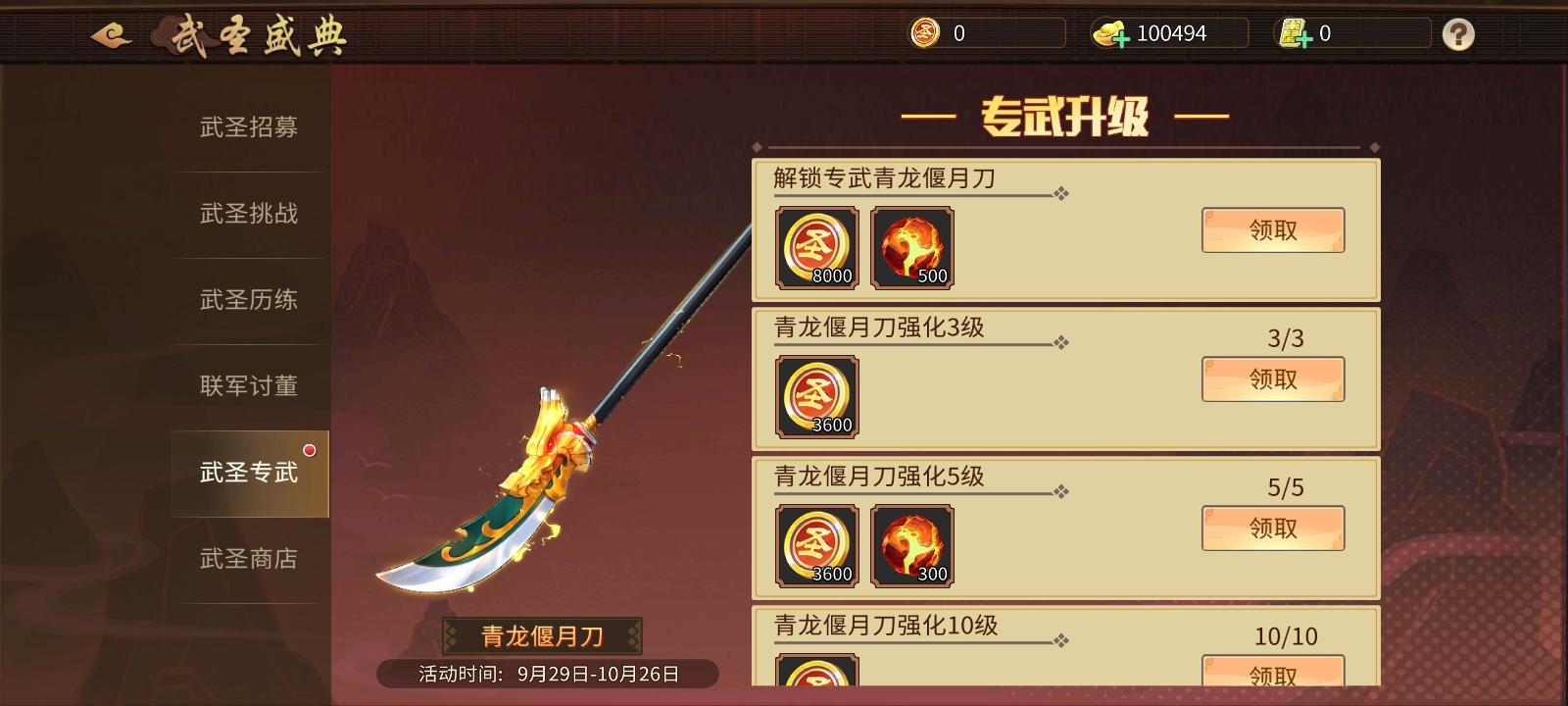Switch to the 武圣历练 tab
This screenshot has height=706, width=1568.
(248, 300)
